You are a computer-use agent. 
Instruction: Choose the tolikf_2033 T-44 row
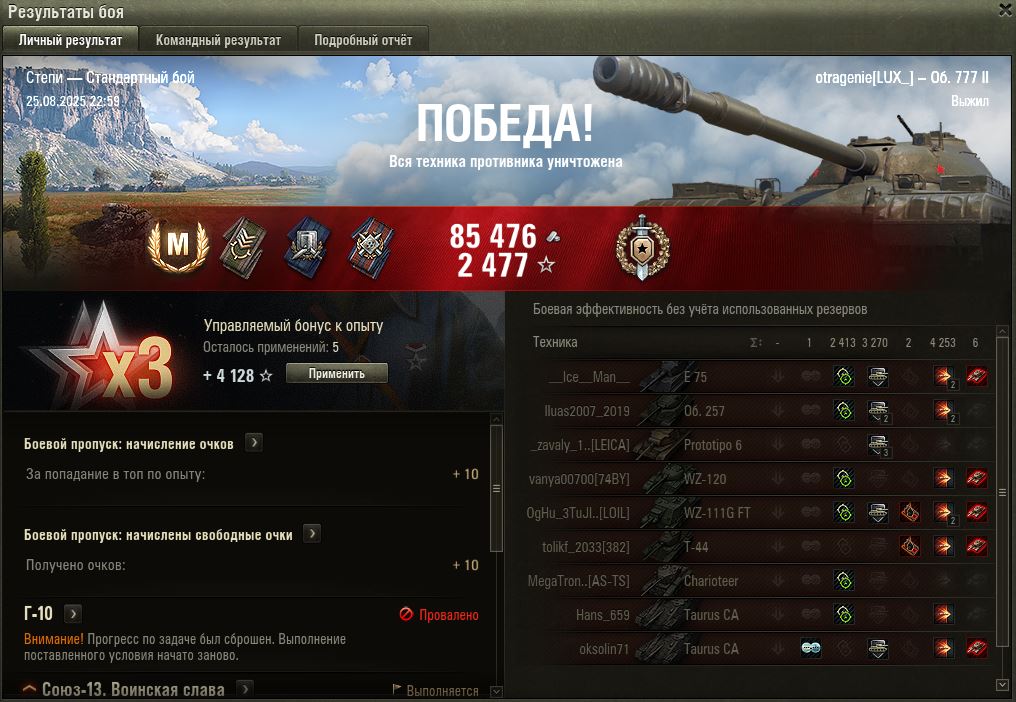(700, 547)
